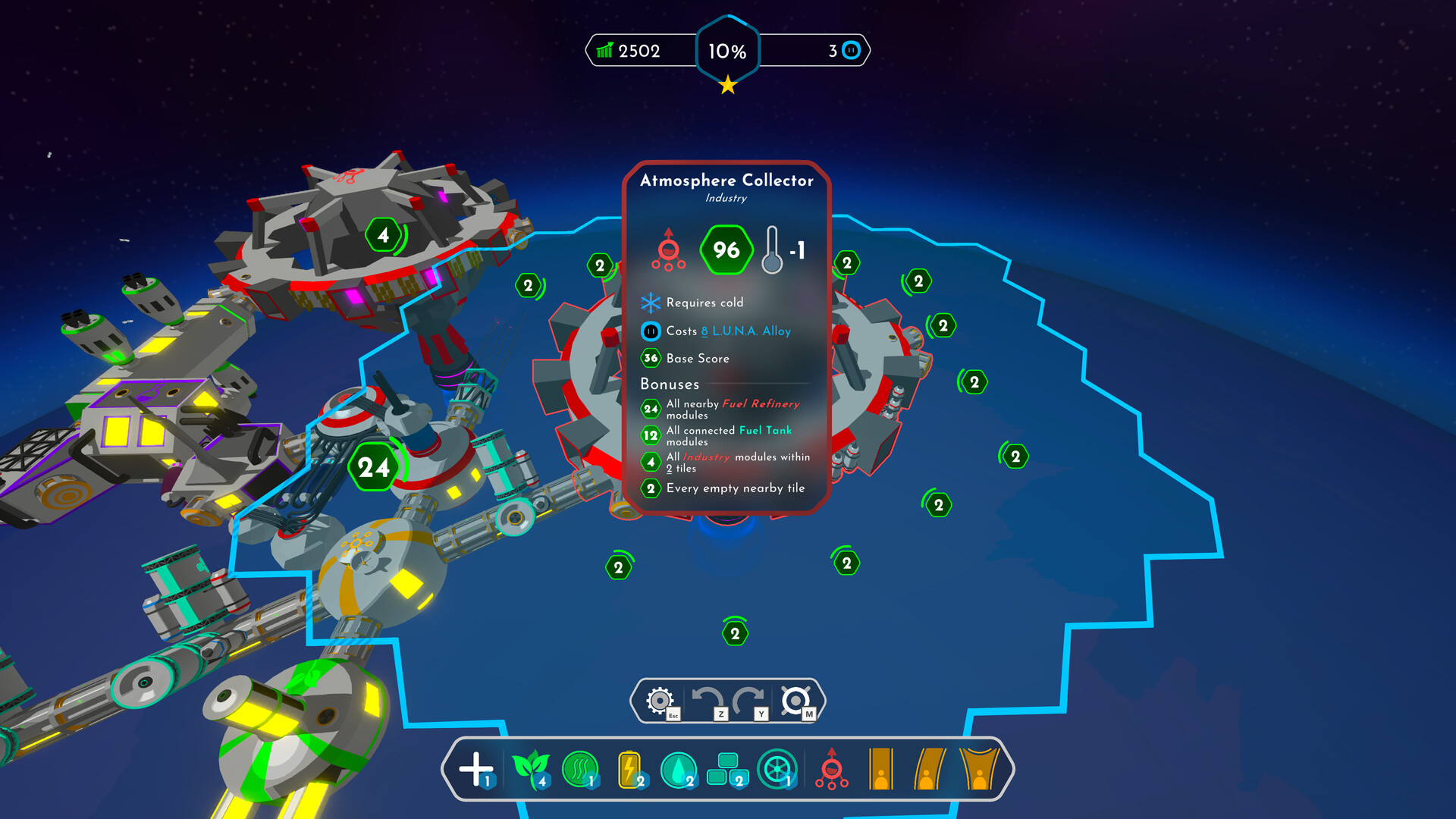This screenshot has height=819, width=1456.
Task: Select the teal stacked blocks module
Action: coord(726,769)
